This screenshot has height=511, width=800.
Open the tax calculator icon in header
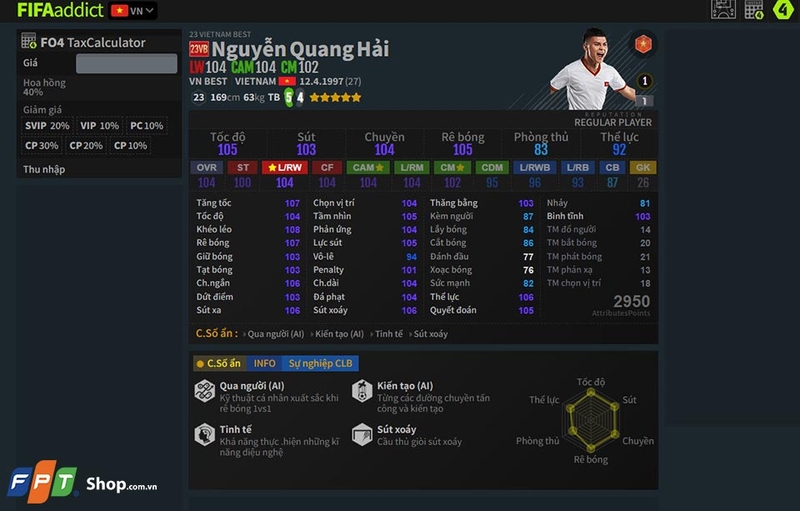point(752,10)
